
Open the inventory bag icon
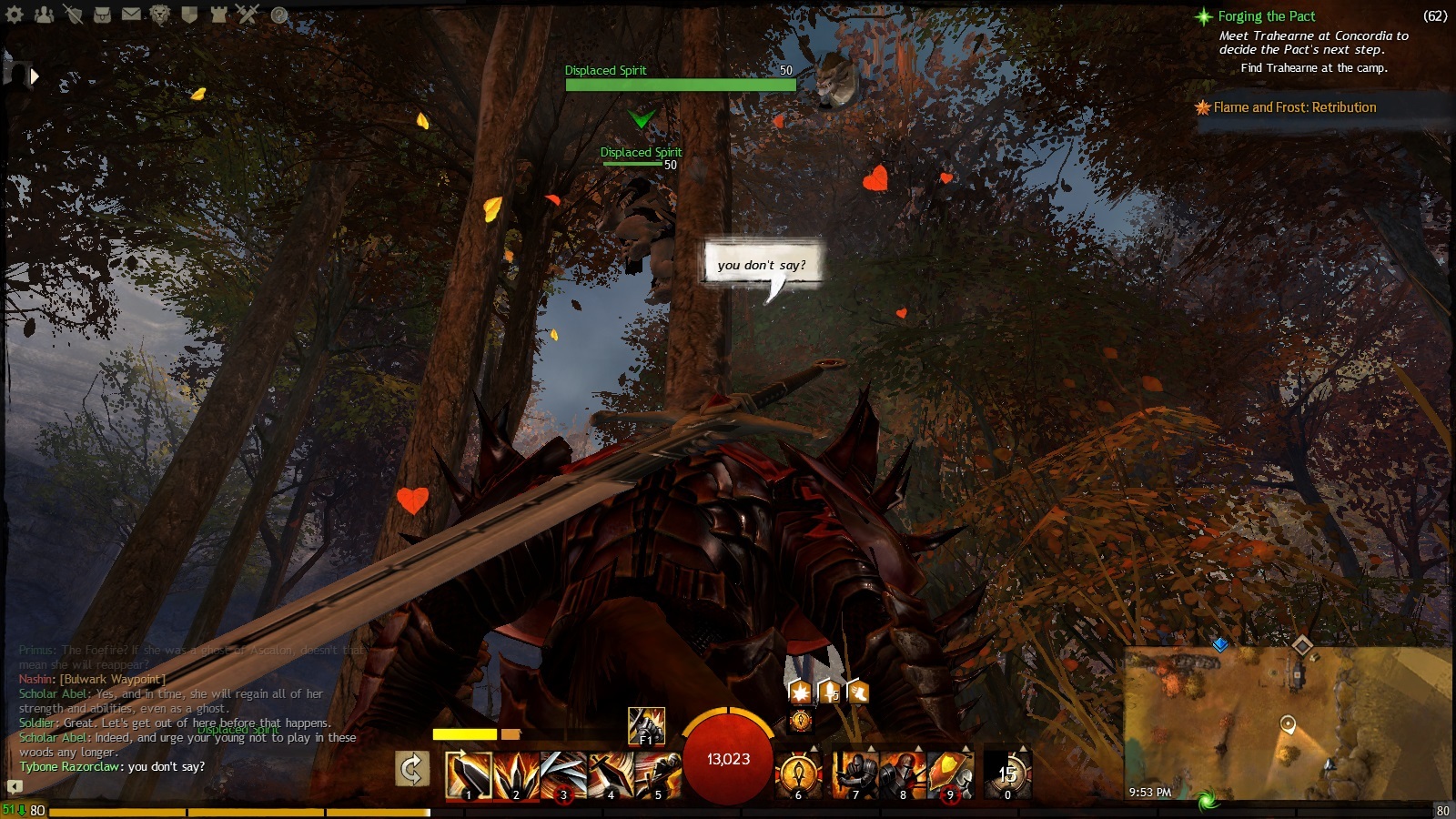[x=102, y=15]
